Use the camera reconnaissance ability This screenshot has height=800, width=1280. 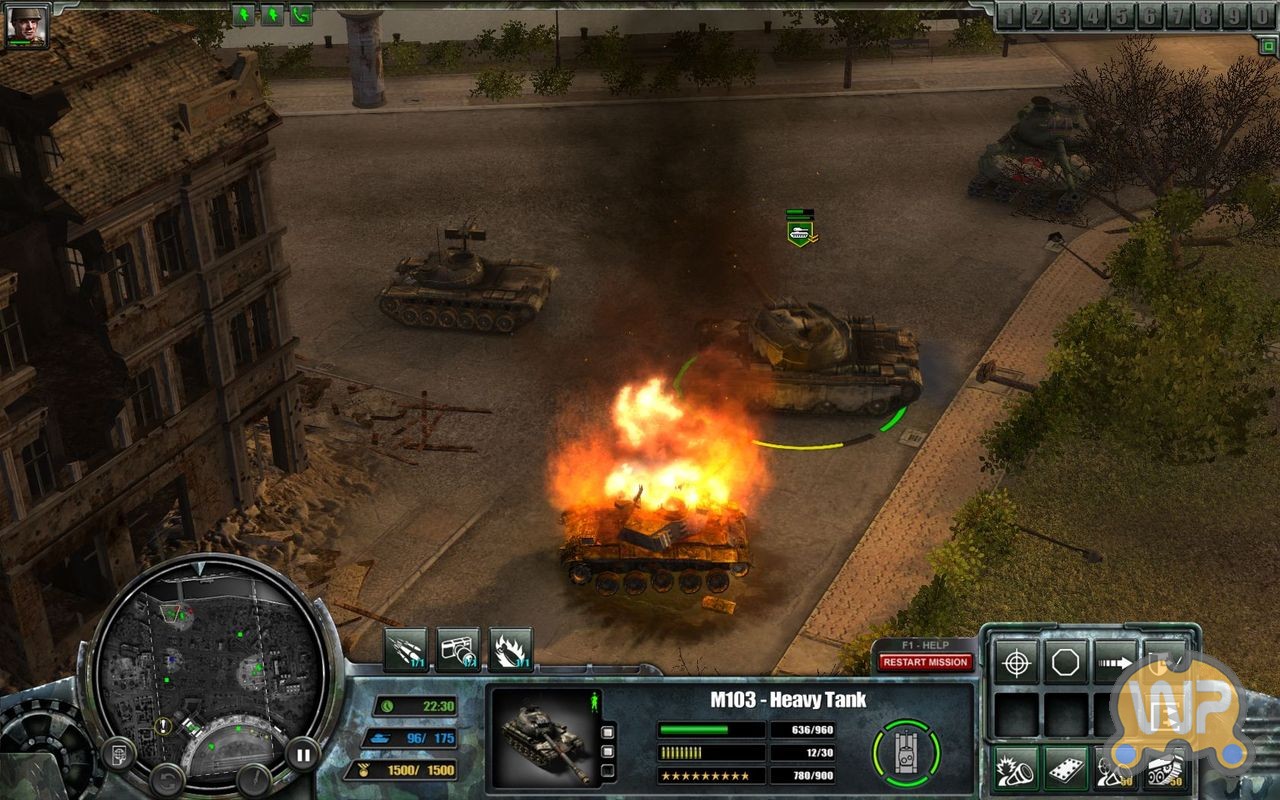coord(458,650)
